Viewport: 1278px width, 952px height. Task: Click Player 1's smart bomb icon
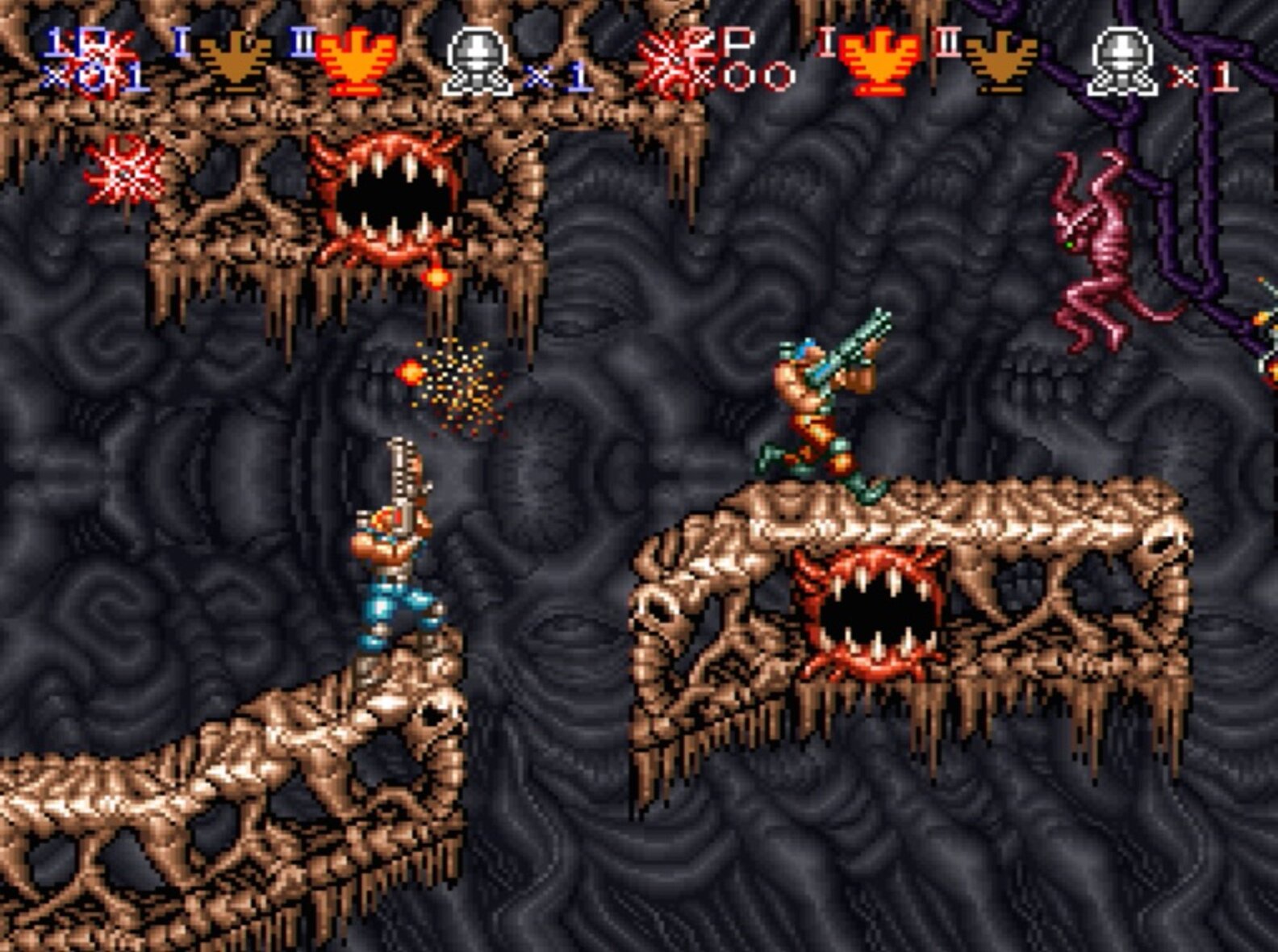click(x=478, y=61)
